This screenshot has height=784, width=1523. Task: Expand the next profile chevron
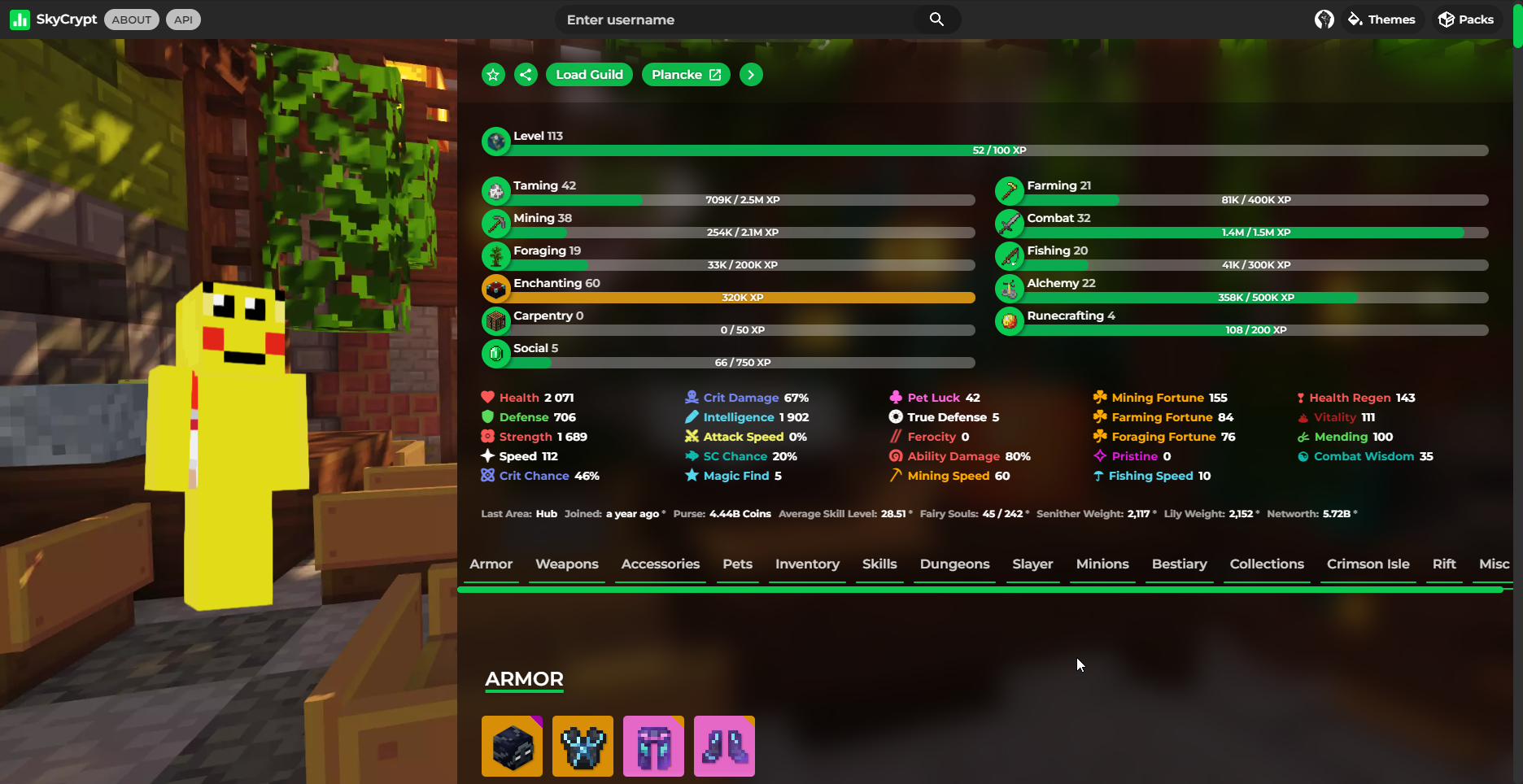(x=750, y=74)
